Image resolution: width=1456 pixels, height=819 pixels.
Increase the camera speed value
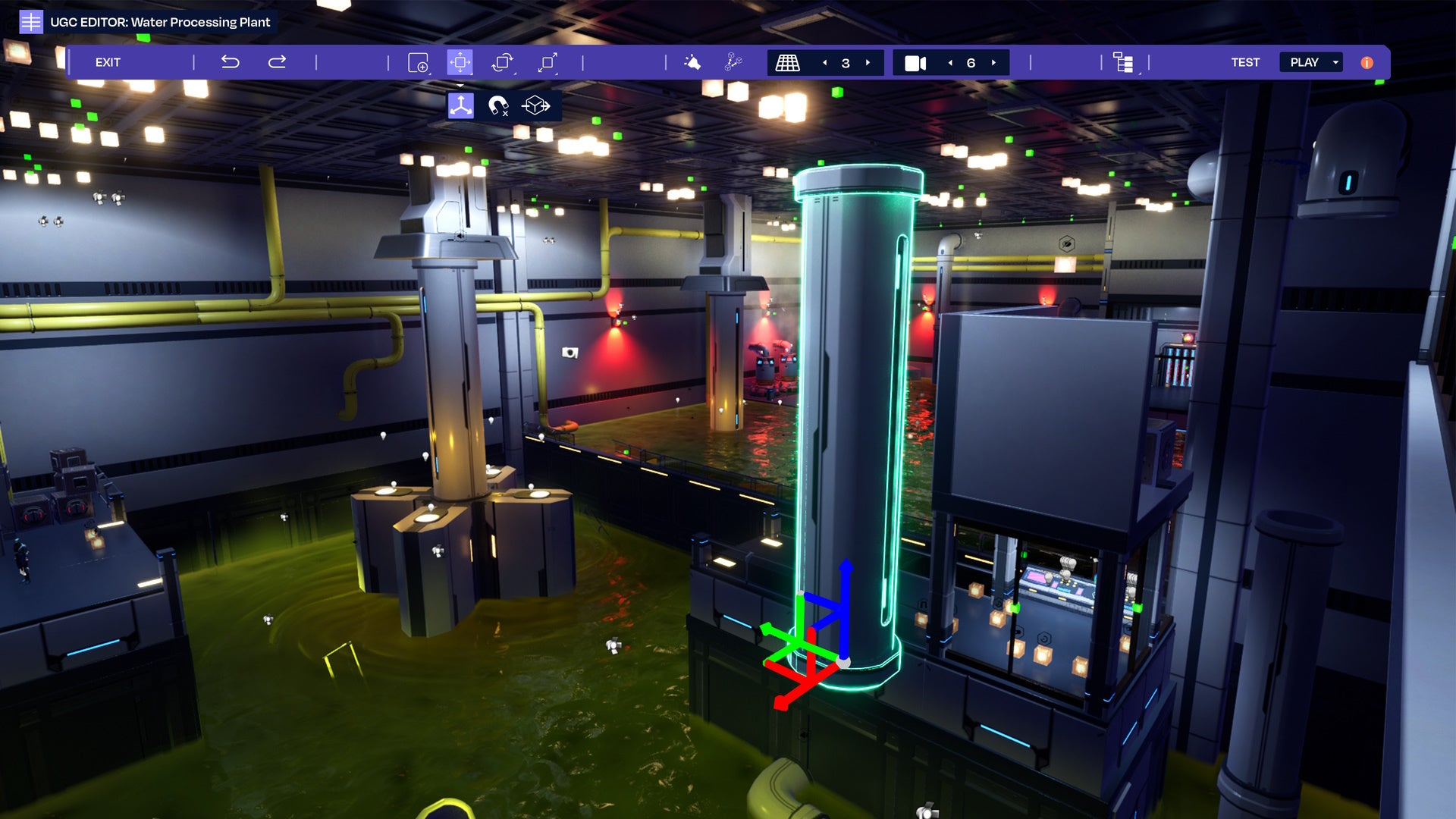993,63
